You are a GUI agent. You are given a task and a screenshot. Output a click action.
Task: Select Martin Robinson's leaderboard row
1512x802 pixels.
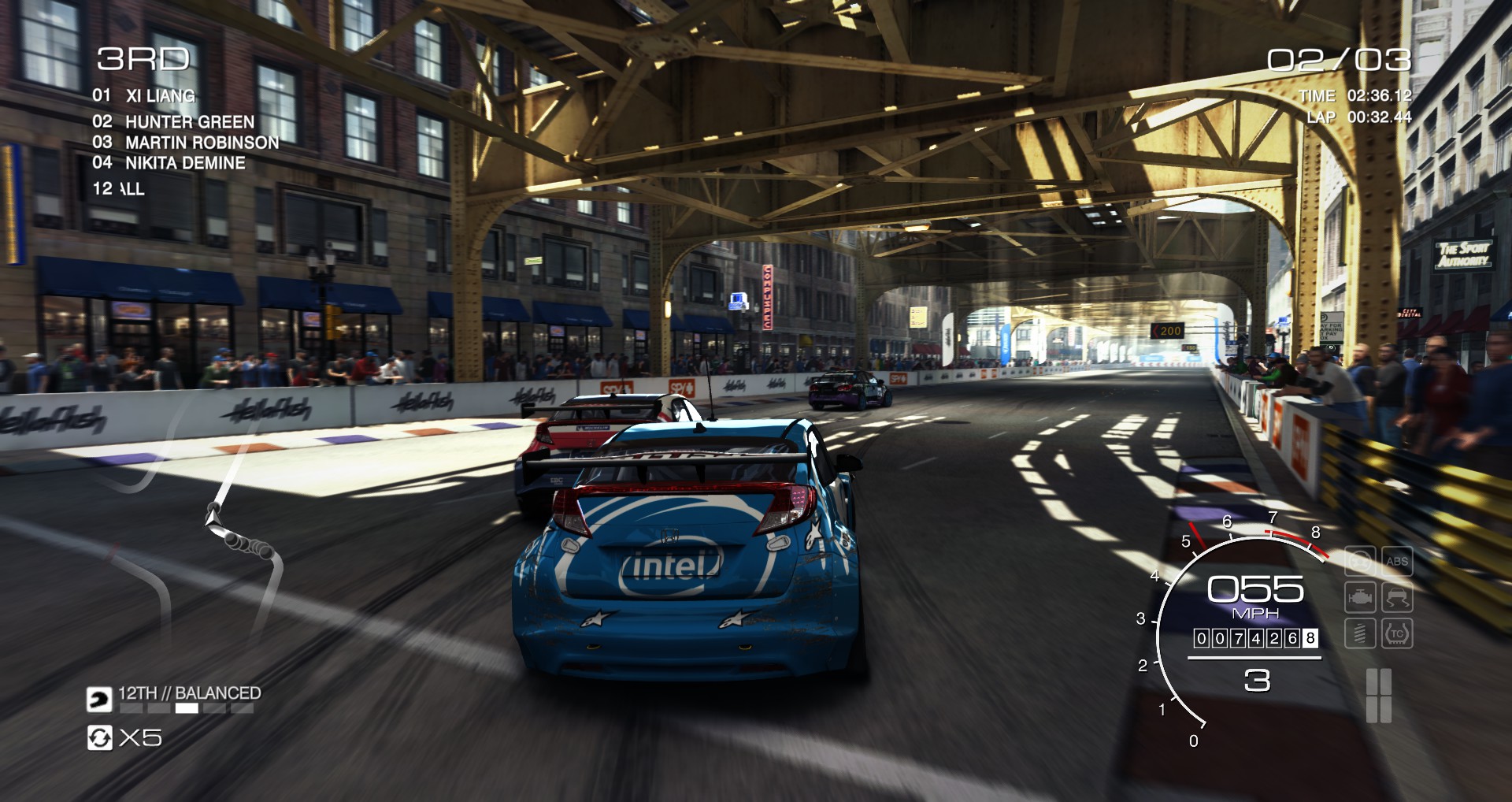coord(202,143)
